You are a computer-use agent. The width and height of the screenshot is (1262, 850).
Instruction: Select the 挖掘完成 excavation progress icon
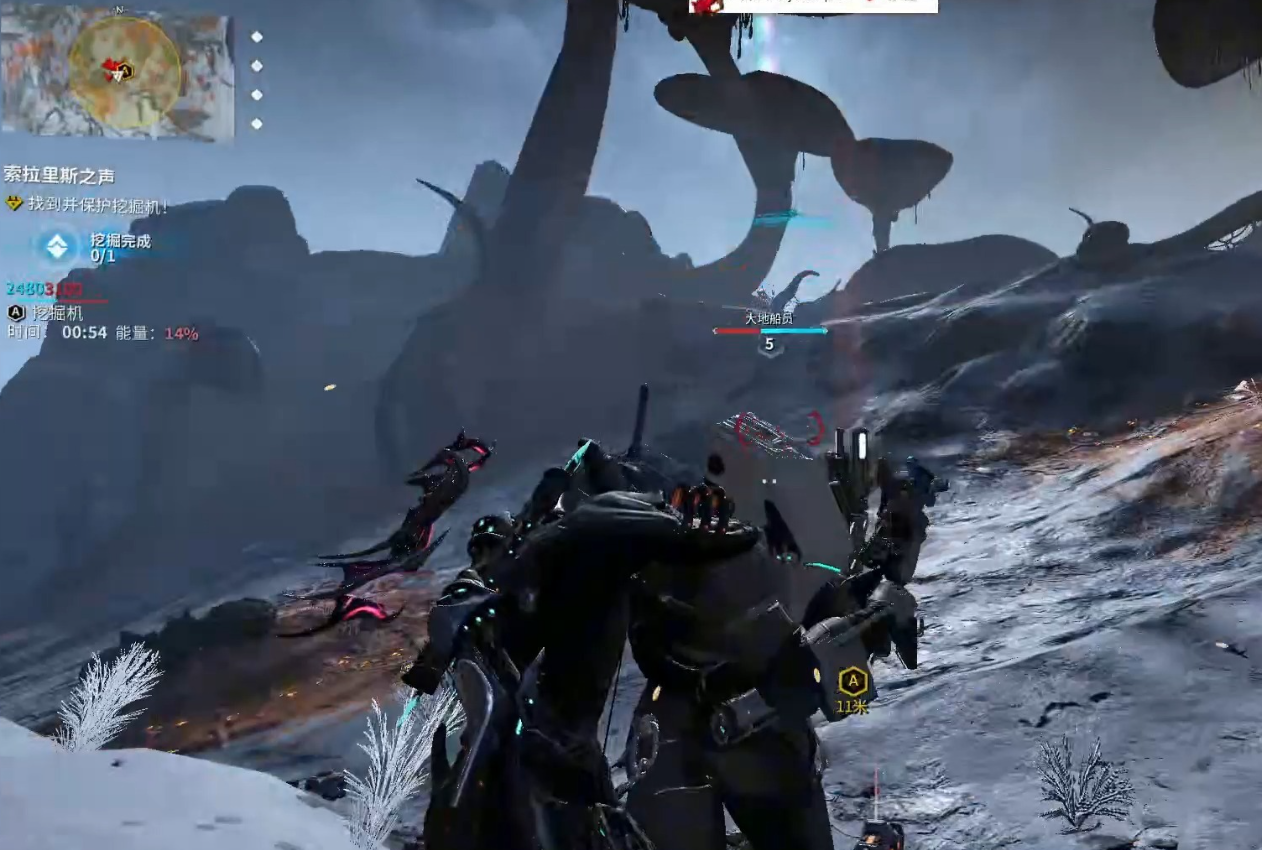(57, 246)
